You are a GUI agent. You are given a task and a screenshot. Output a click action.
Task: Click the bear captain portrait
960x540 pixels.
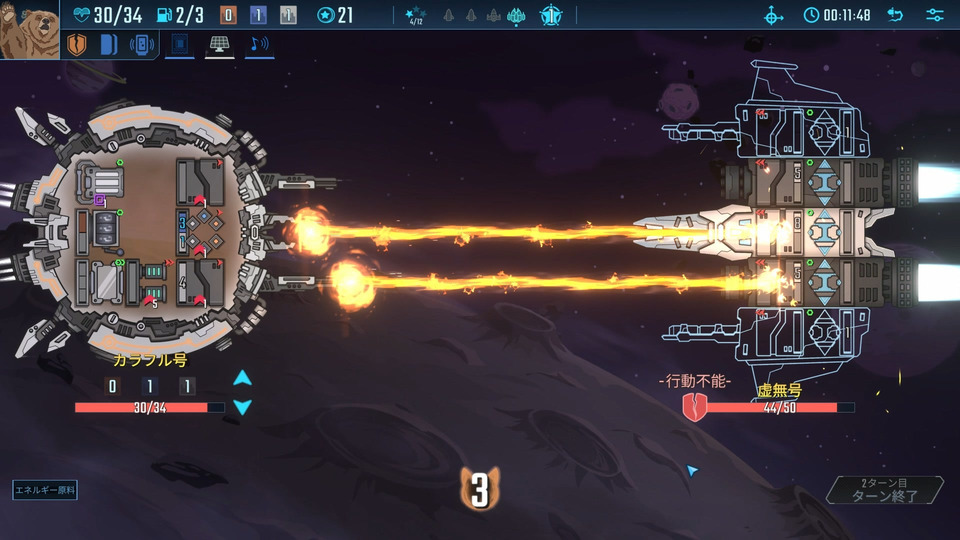[x=29, y=29]
